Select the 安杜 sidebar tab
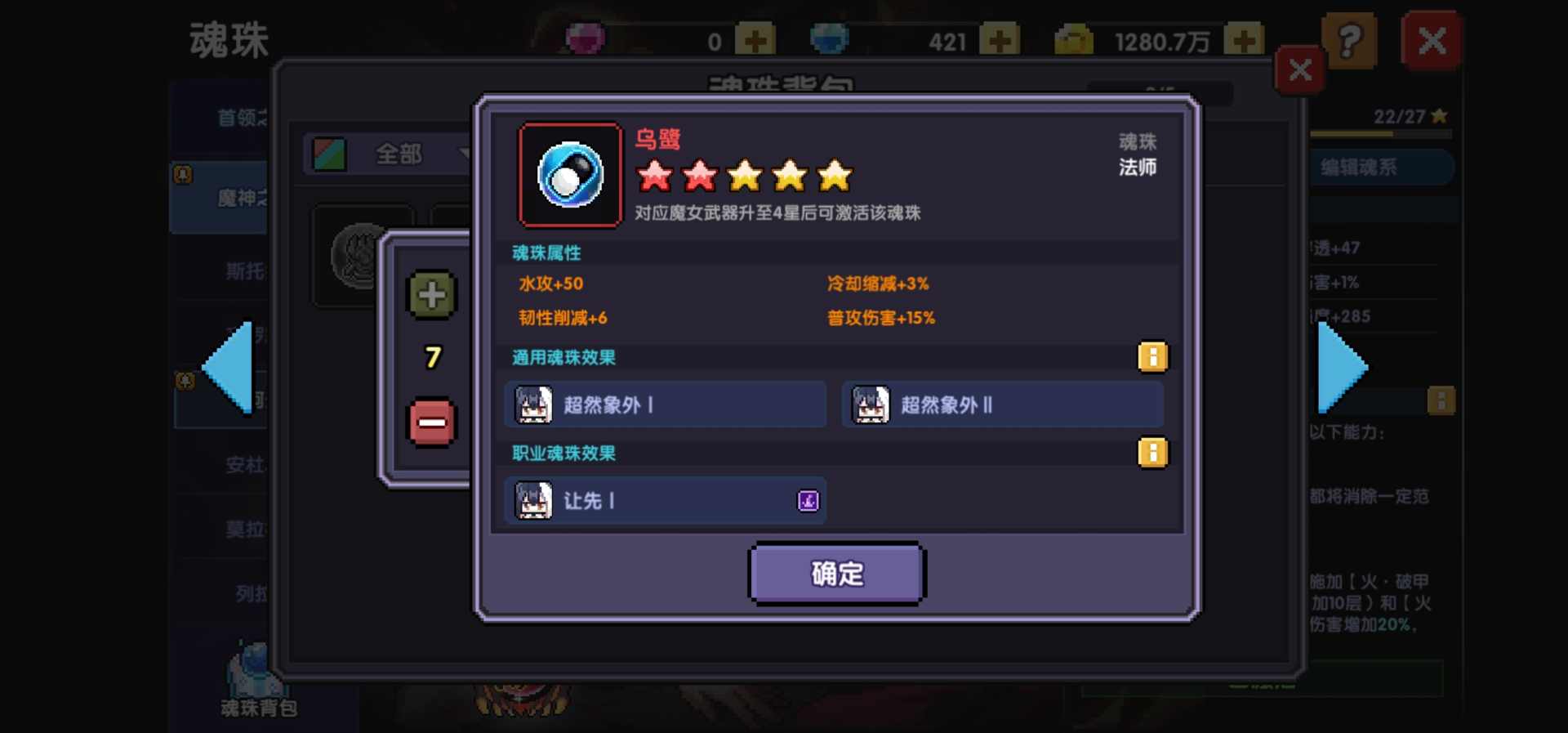This screenshot has width=1568, height=733. coord(245,466)
